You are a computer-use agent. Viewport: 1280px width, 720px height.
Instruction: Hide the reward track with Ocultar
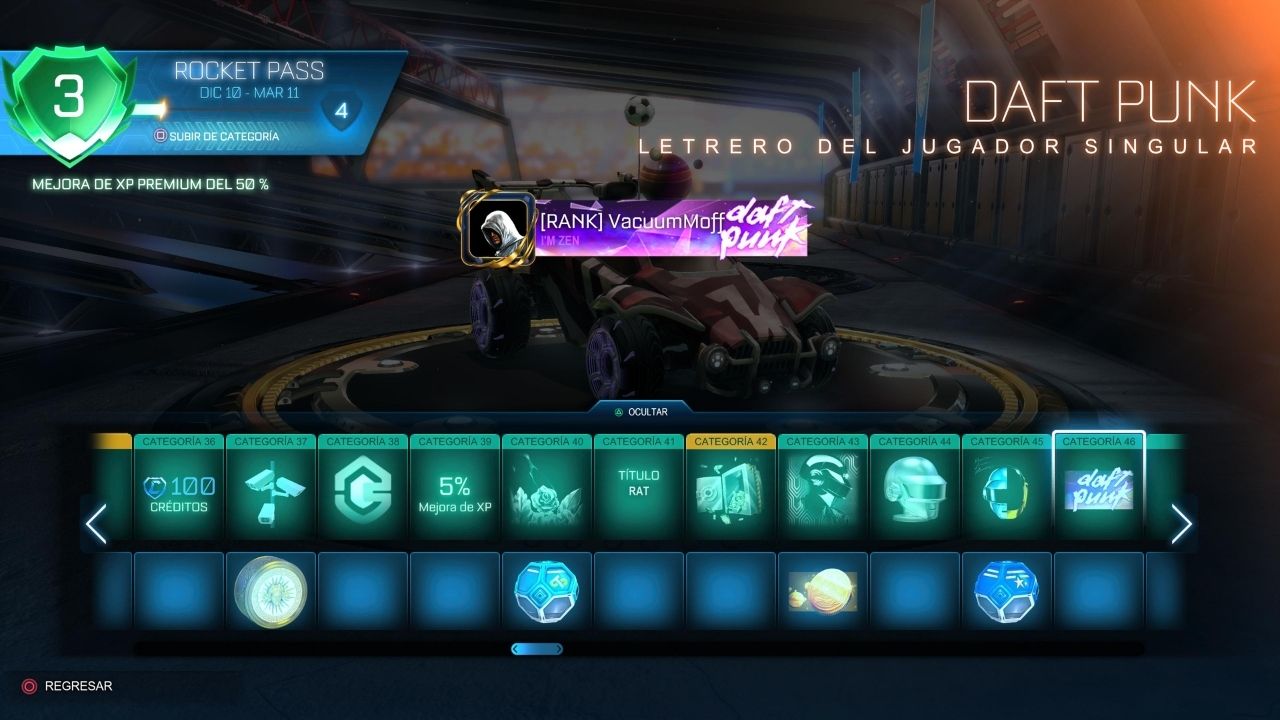click(641, 411)
